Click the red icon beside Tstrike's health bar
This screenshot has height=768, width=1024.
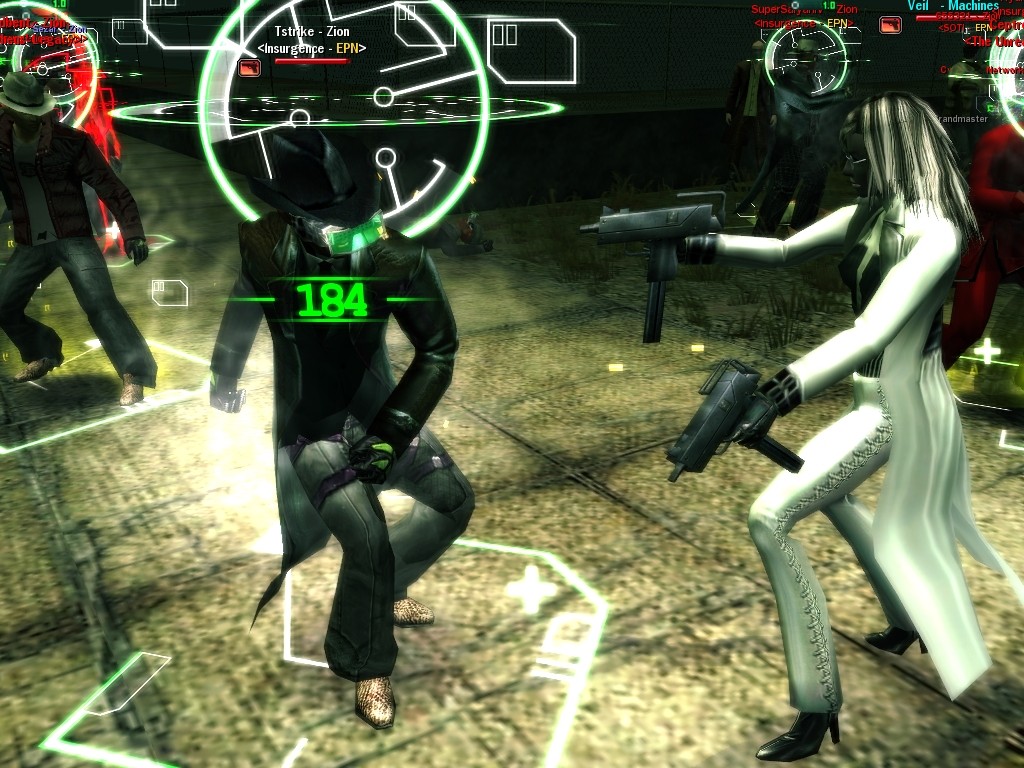click(250, 67)
